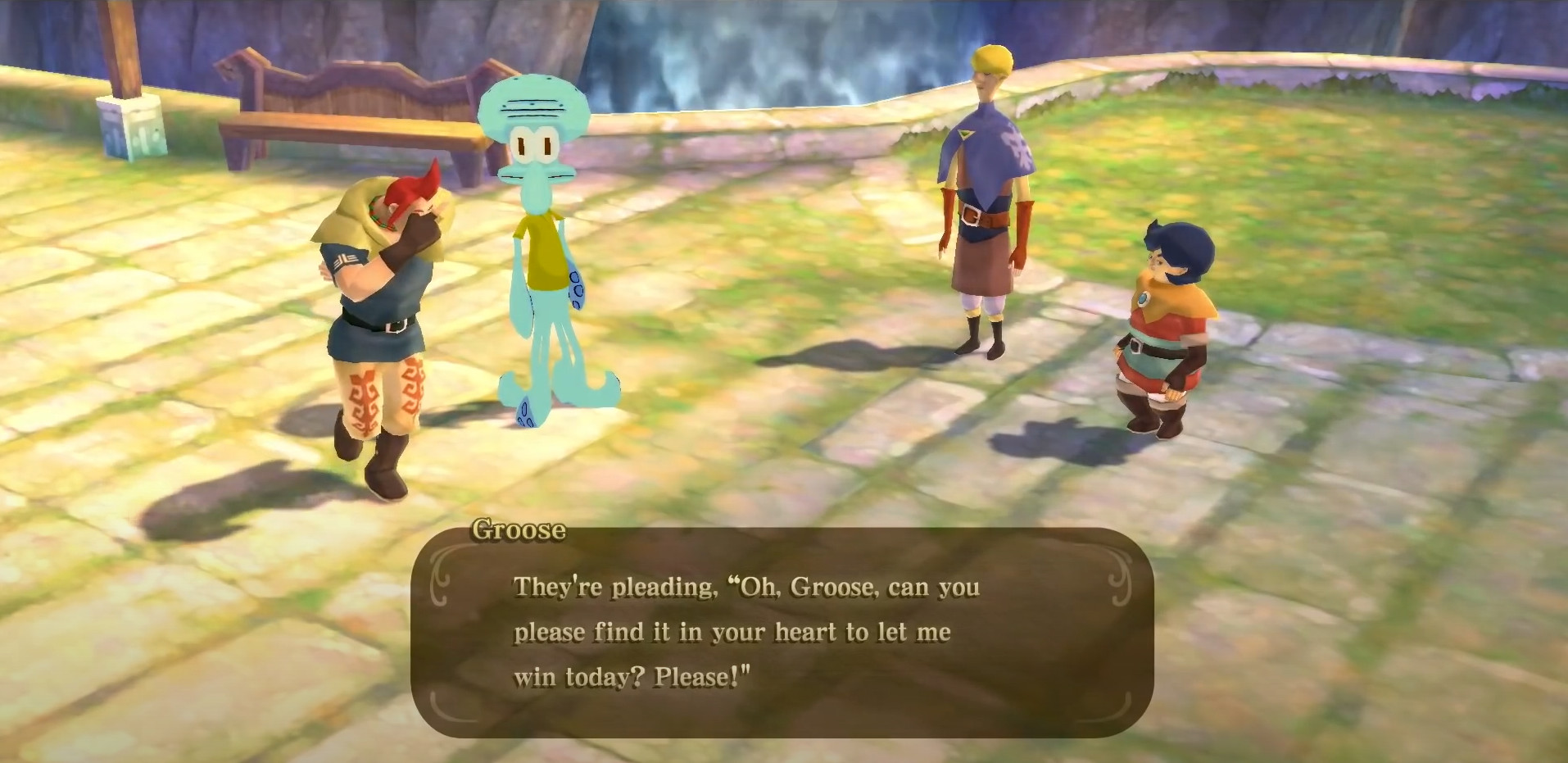The image size is (1568, 763).
Task: Click the Groose name label above the dialogue
Action: pyautogui.click(x=520, y=529)
